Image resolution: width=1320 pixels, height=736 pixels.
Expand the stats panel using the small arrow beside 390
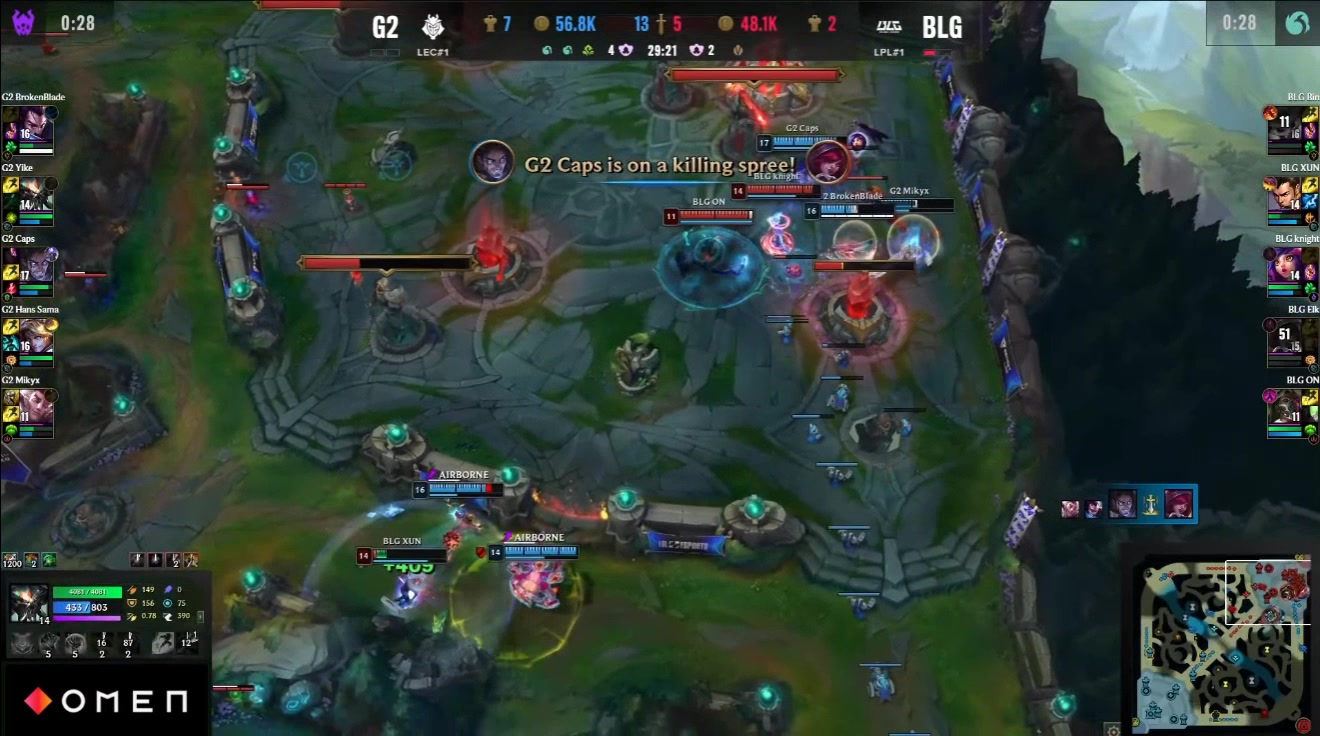click(x=200, y=616)
